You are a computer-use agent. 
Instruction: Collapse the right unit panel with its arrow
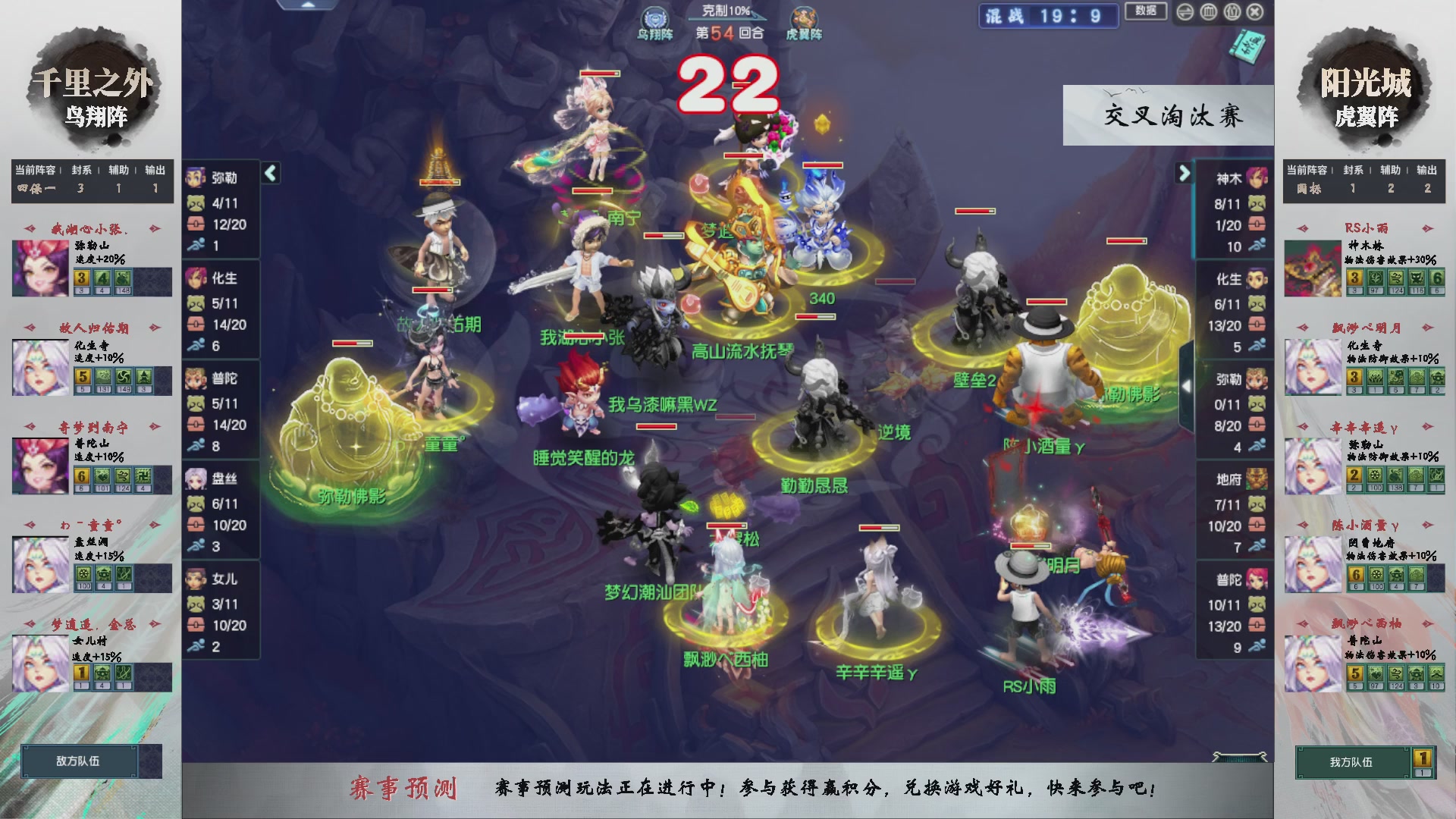1184,173
